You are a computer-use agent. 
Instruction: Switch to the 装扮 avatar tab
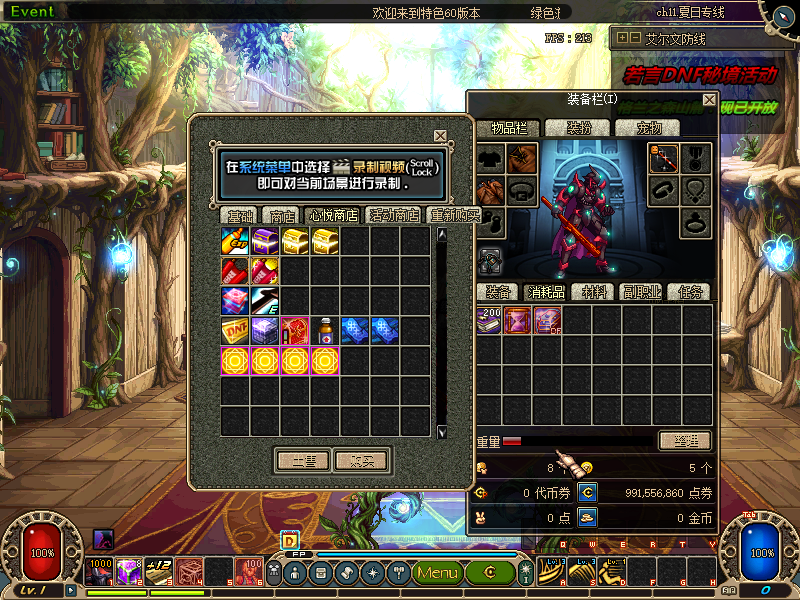[580, 128]
